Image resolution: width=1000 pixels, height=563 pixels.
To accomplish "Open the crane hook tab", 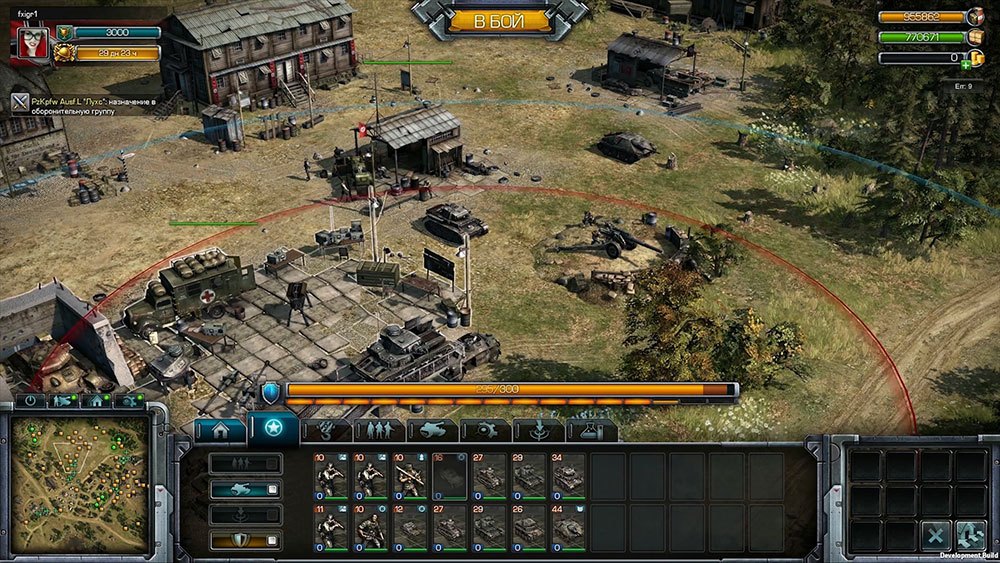I will [327, 431].
